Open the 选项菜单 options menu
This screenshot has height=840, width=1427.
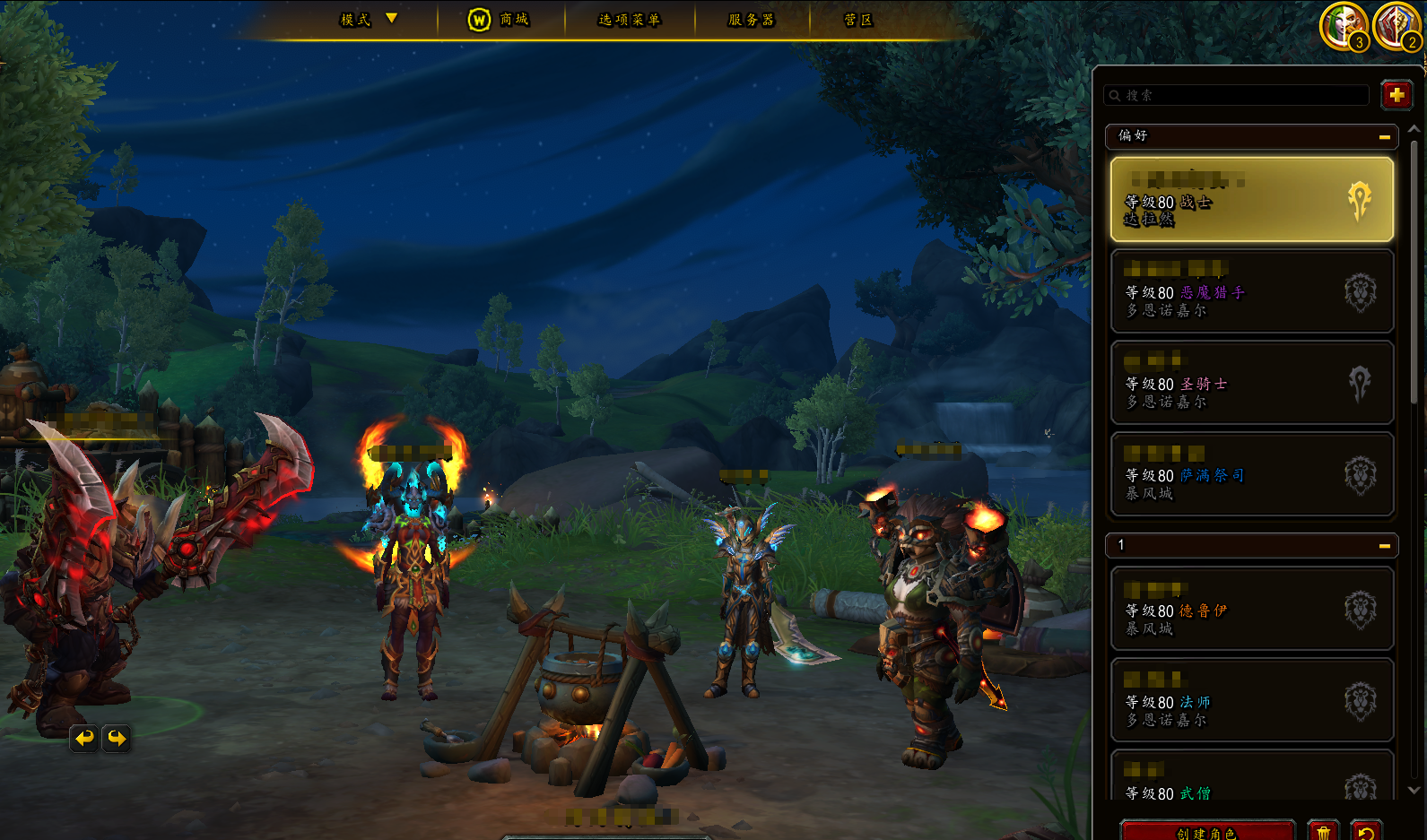click(629, 20)
